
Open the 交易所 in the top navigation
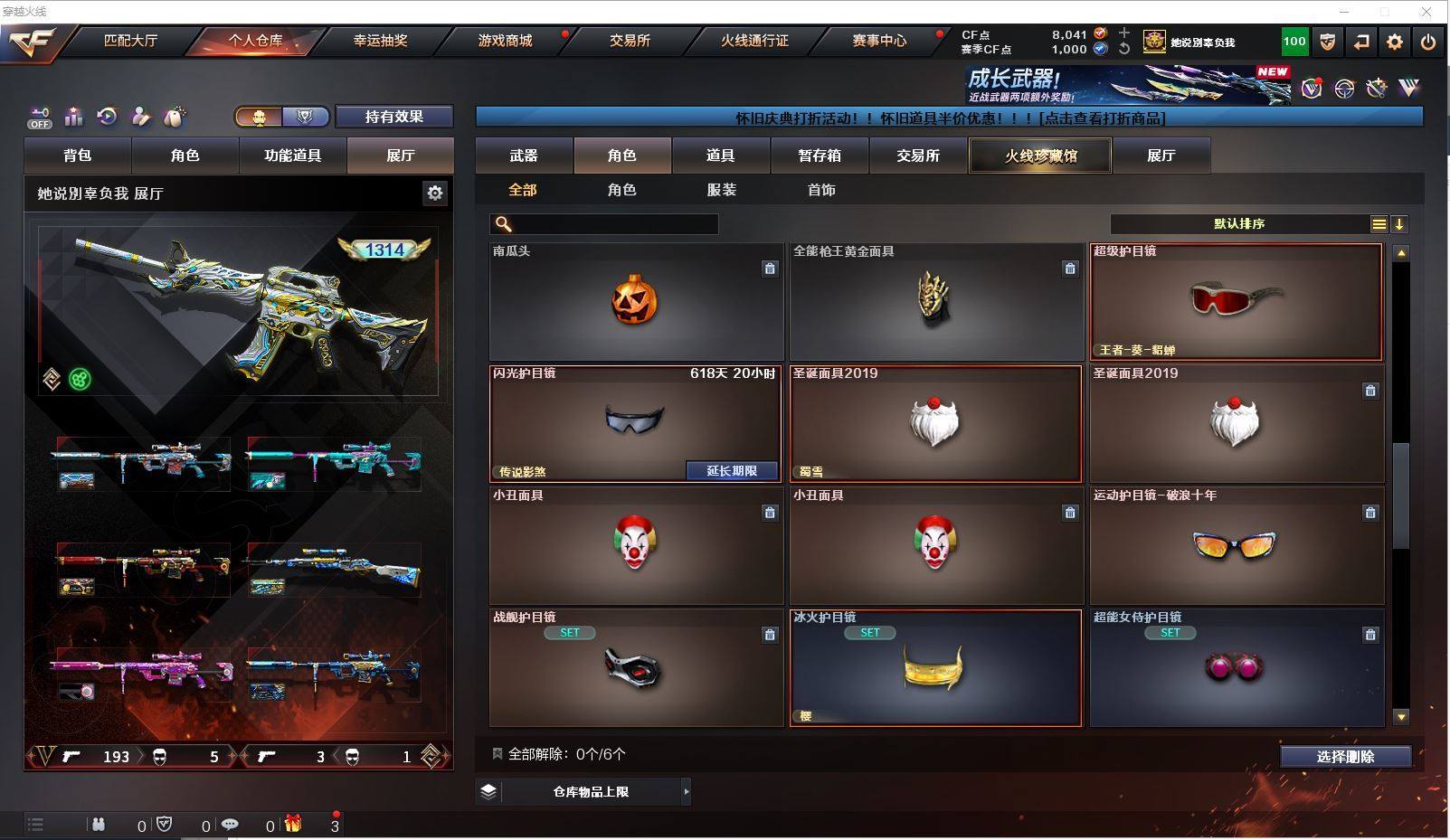point(630,41)
